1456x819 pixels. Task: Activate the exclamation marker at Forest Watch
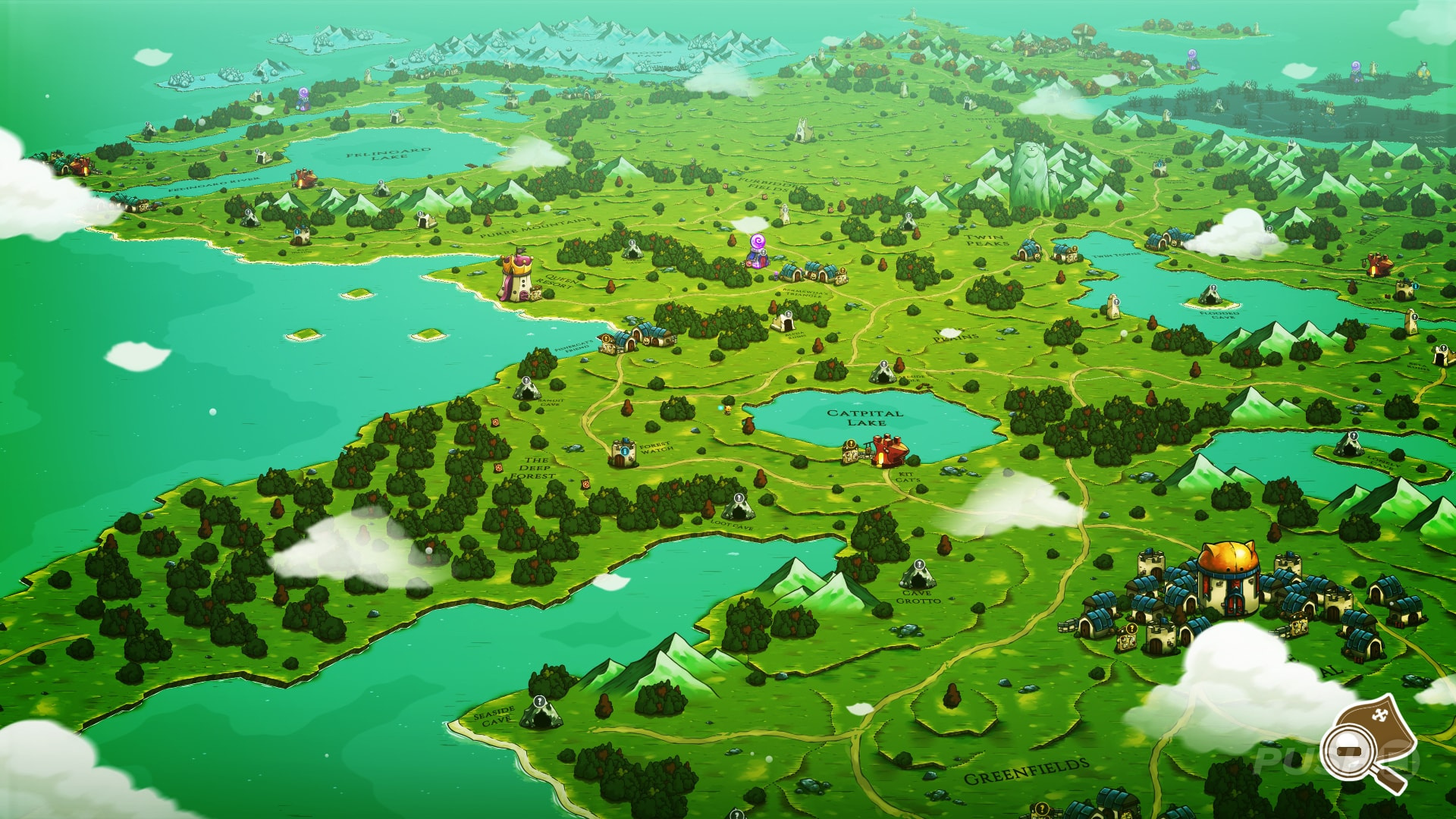point(625,450)
